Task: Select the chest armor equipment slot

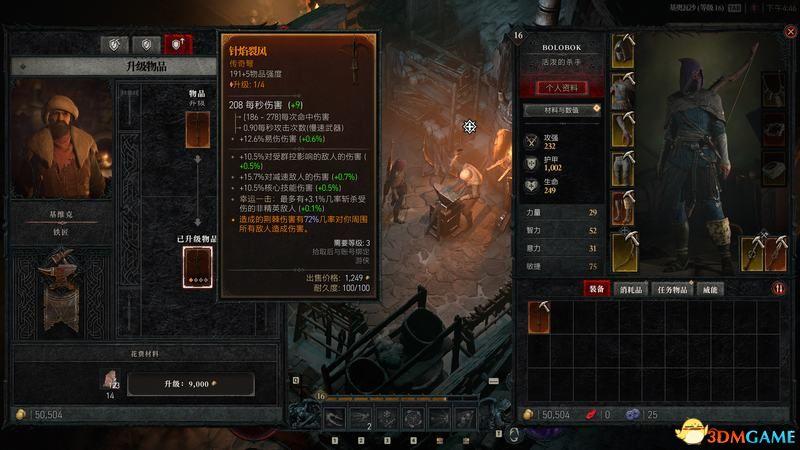Action: tap(622, 88)
